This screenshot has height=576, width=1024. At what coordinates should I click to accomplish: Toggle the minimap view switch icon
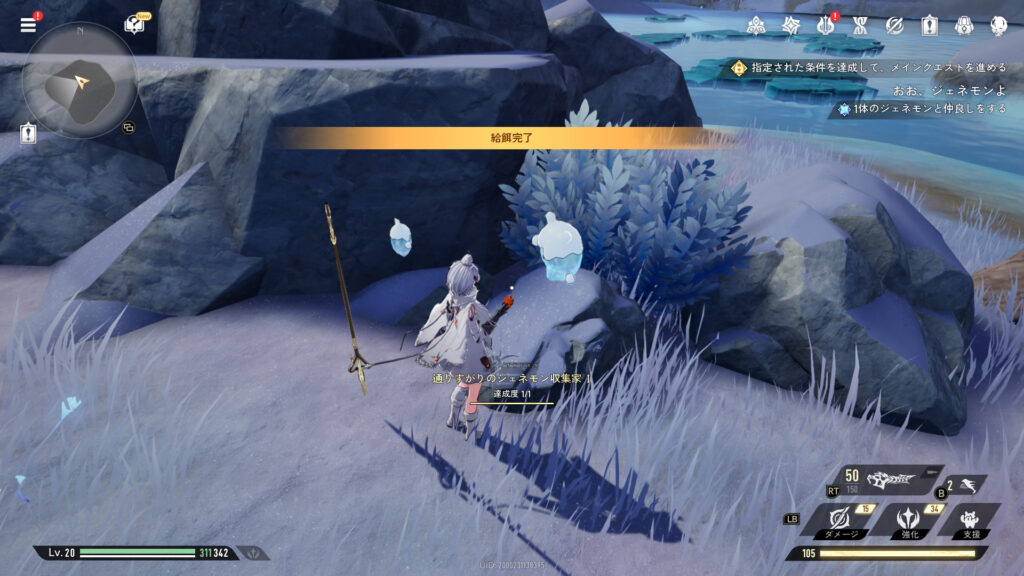[128, 127]
